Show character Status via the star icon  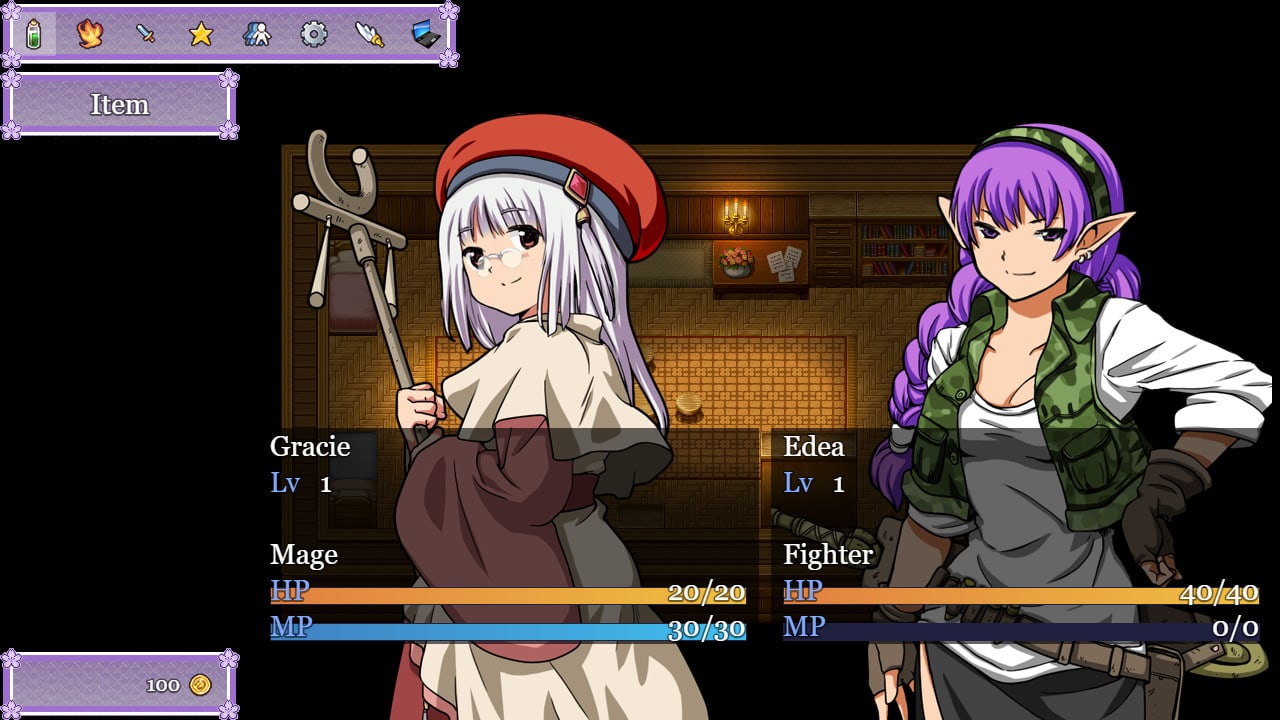(x=201, y=35)
